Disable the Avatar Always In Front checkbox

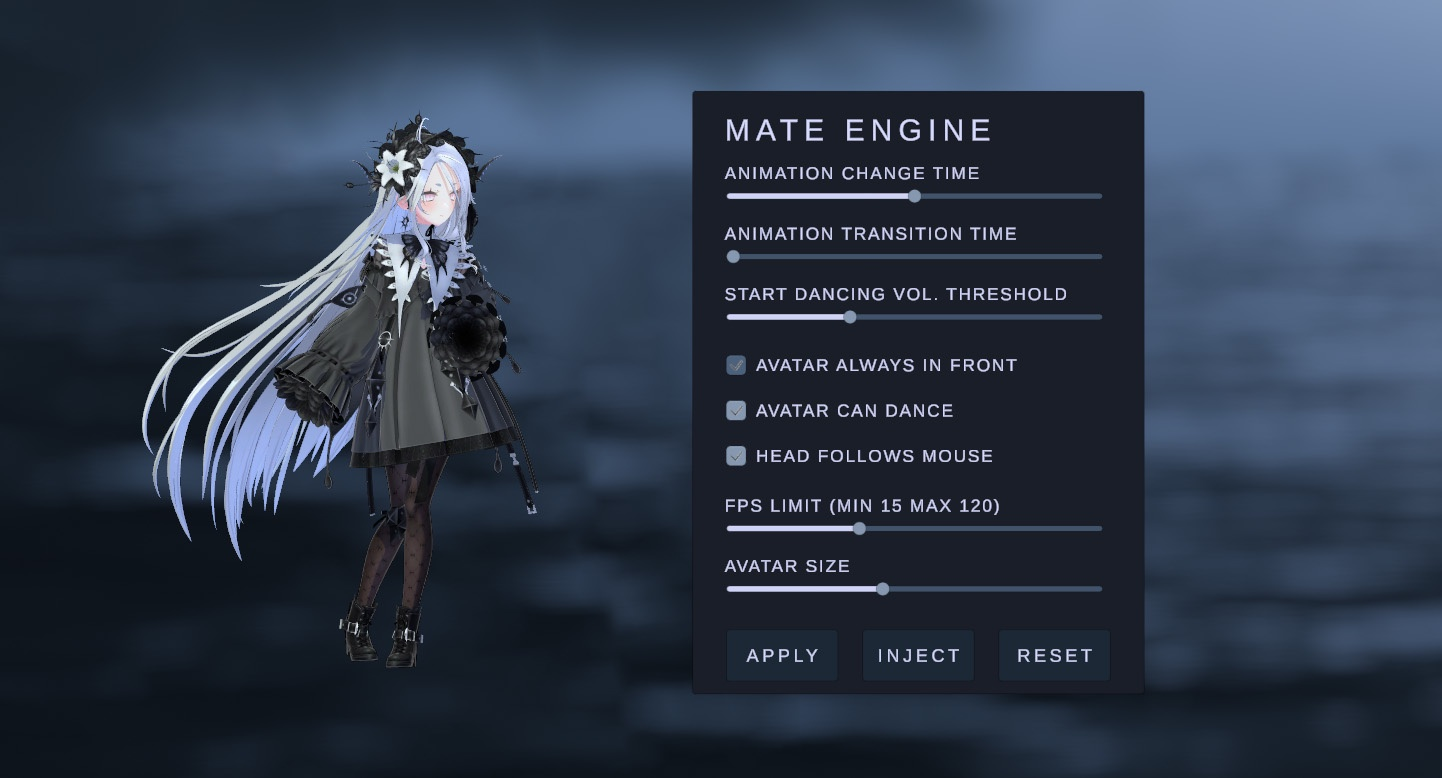[736, 365]
